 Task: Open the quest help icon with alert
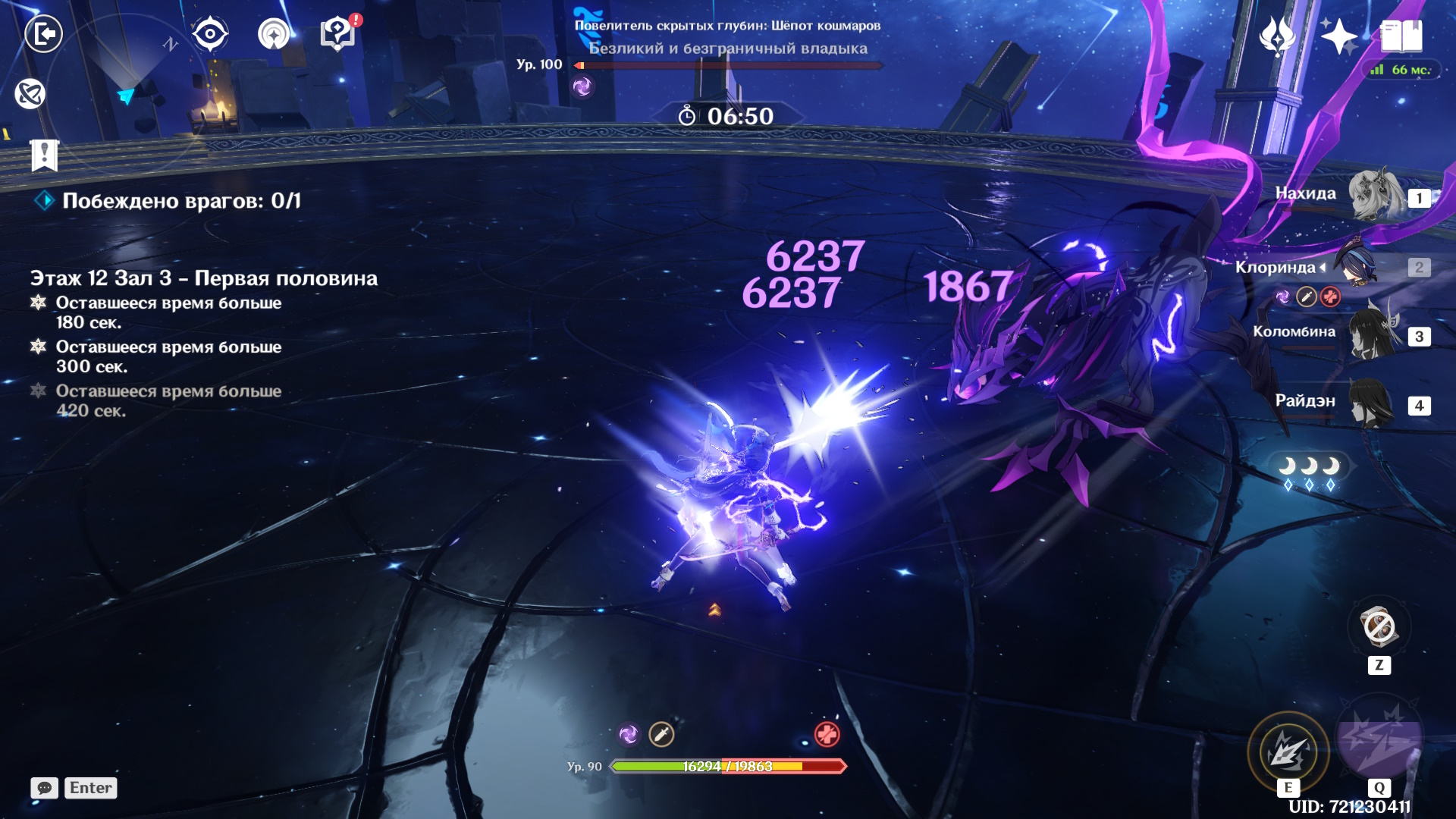click(x=338, y=34)
